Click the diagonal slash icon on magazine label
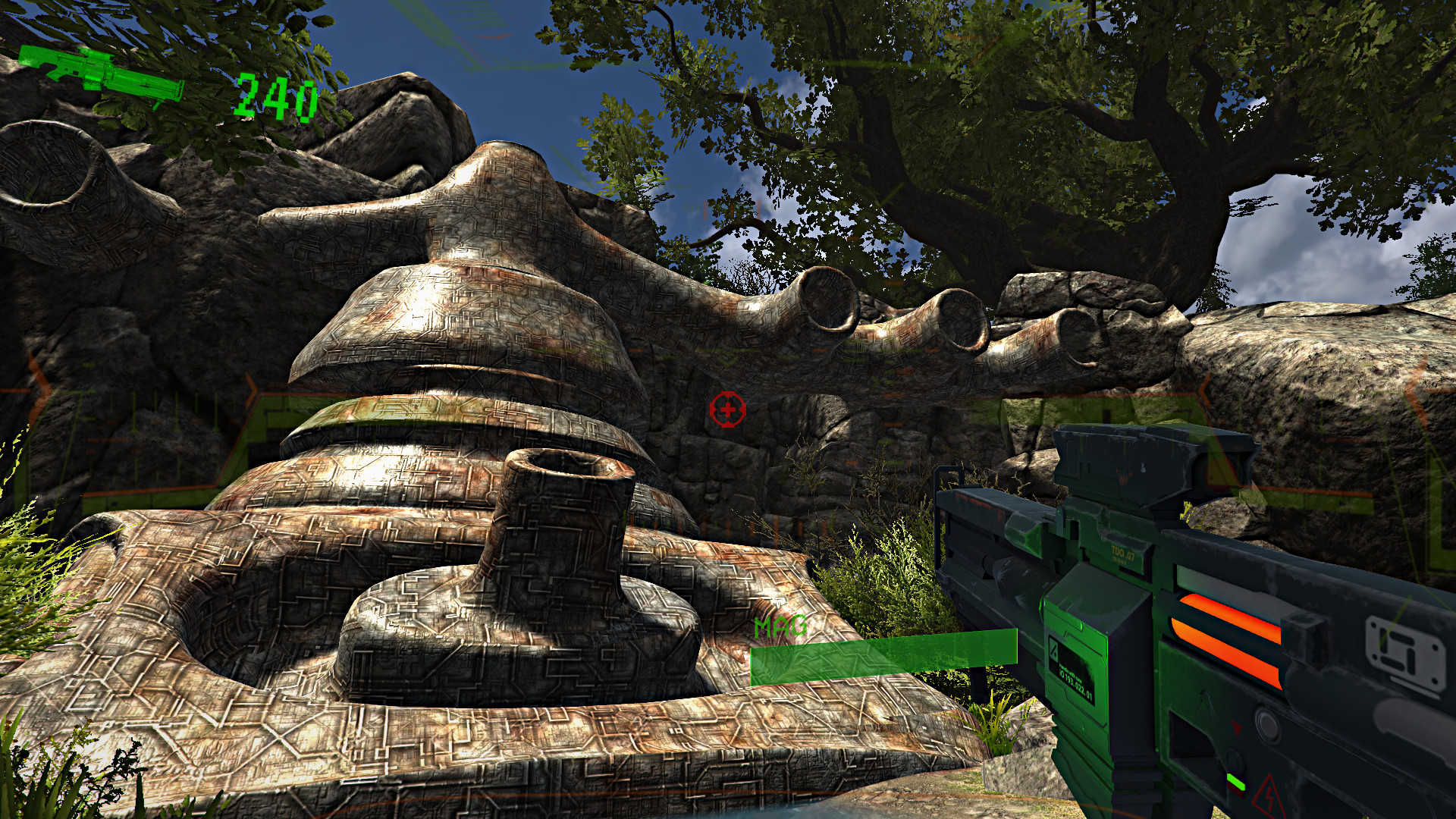 [1053, 651]
